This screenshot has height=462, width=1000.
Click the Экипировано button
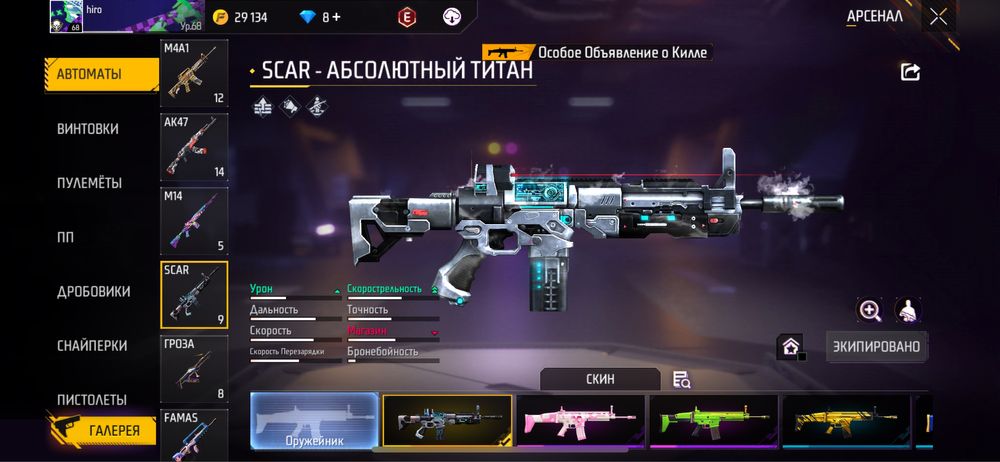[x=877, y=347]
